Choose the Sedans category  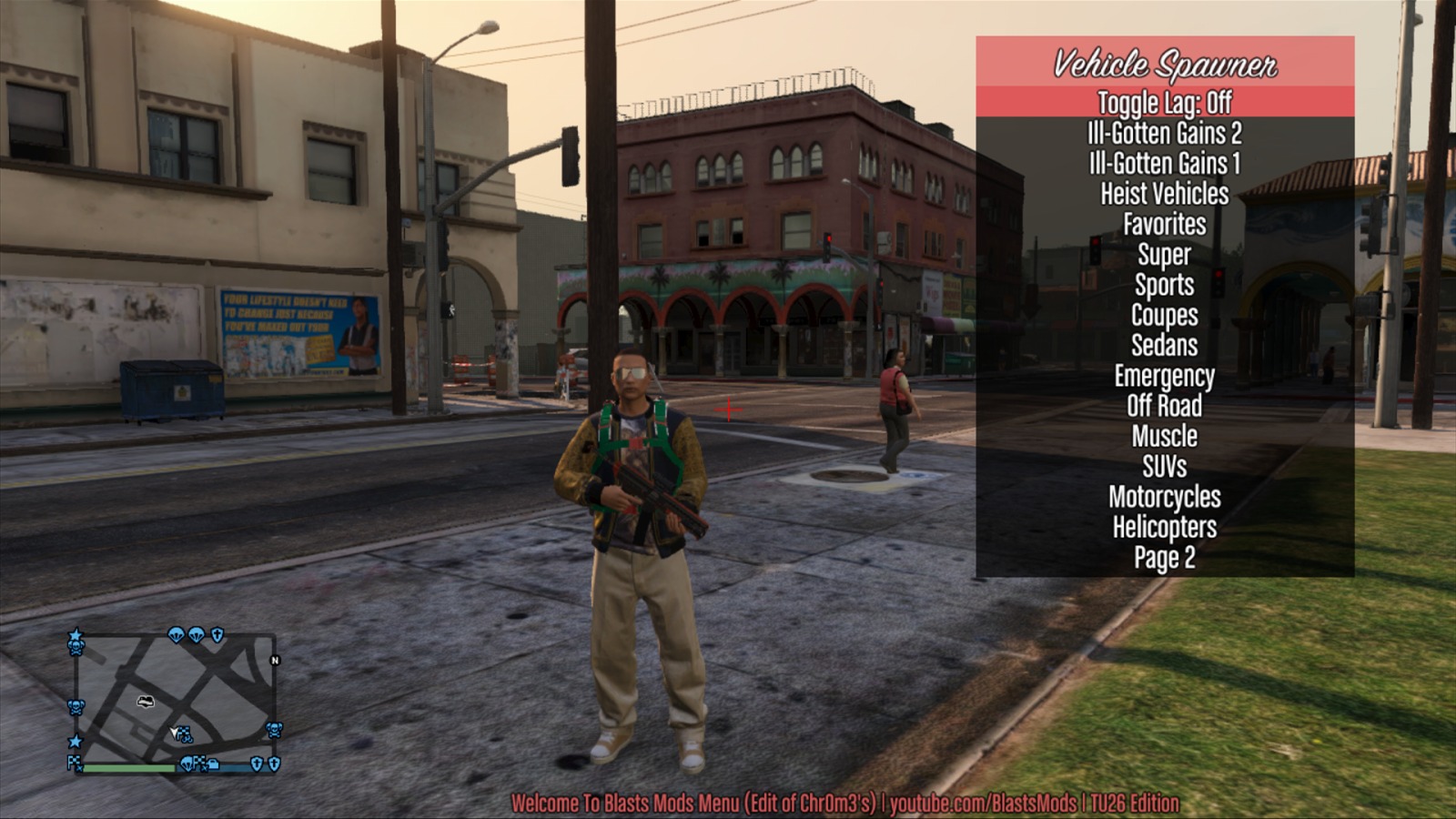click(x=1164, y=345)
